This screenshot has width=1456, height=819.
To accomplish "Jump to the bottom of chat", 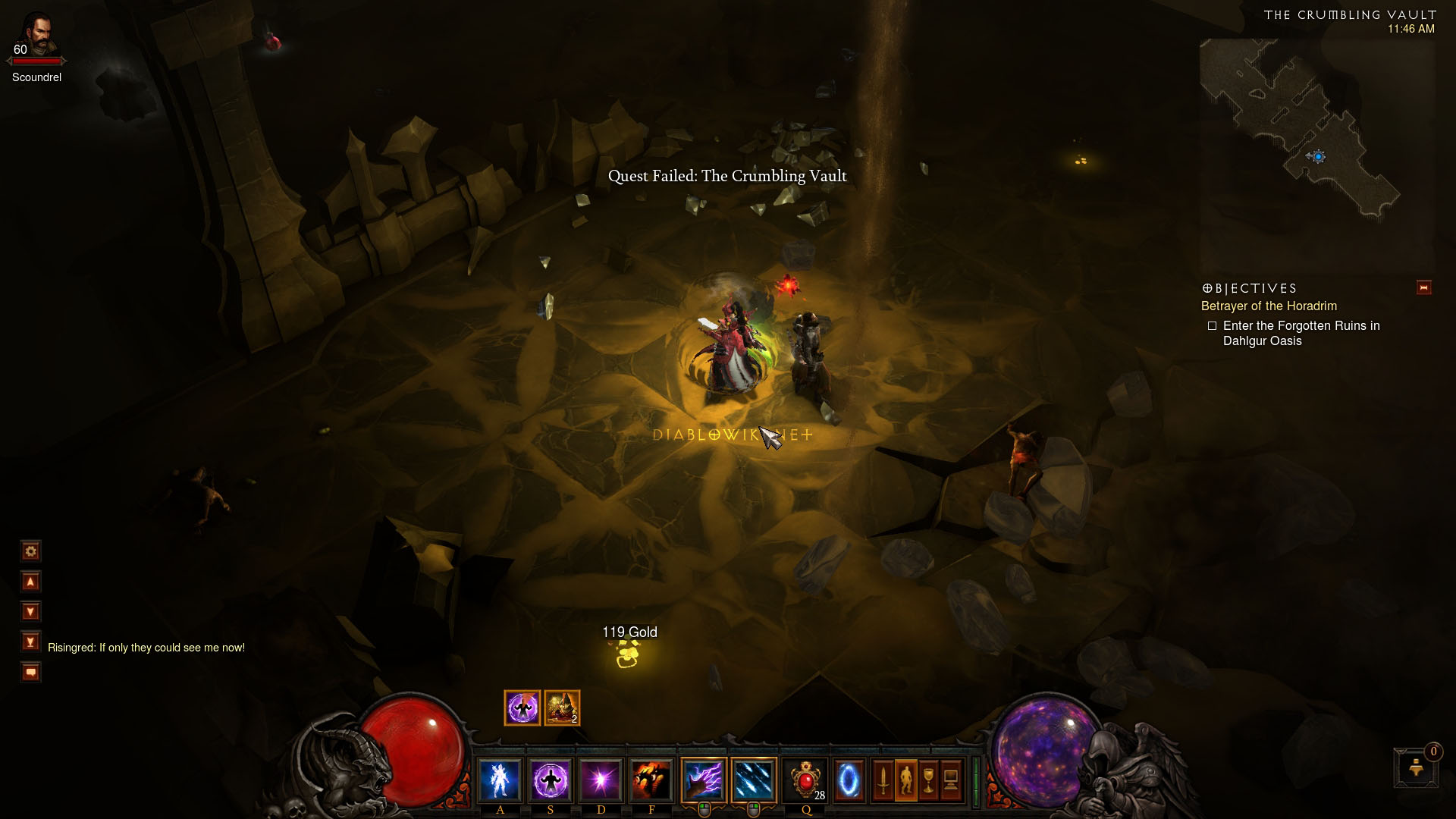I will [30, 642].
